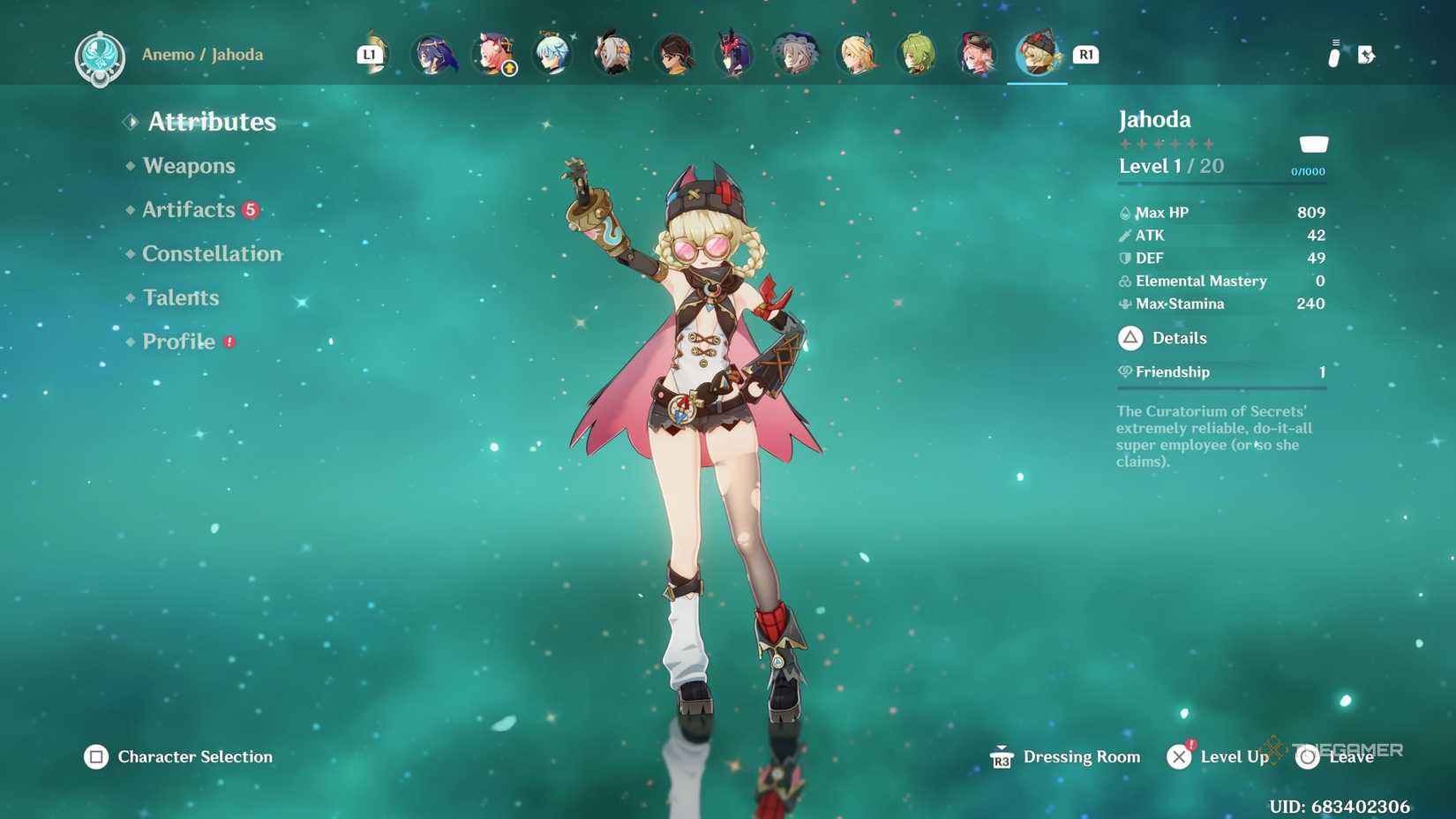Click the Max HP droplet stat icon
The width and height of the screenshot is (1456, 819).
(1124, 212)
